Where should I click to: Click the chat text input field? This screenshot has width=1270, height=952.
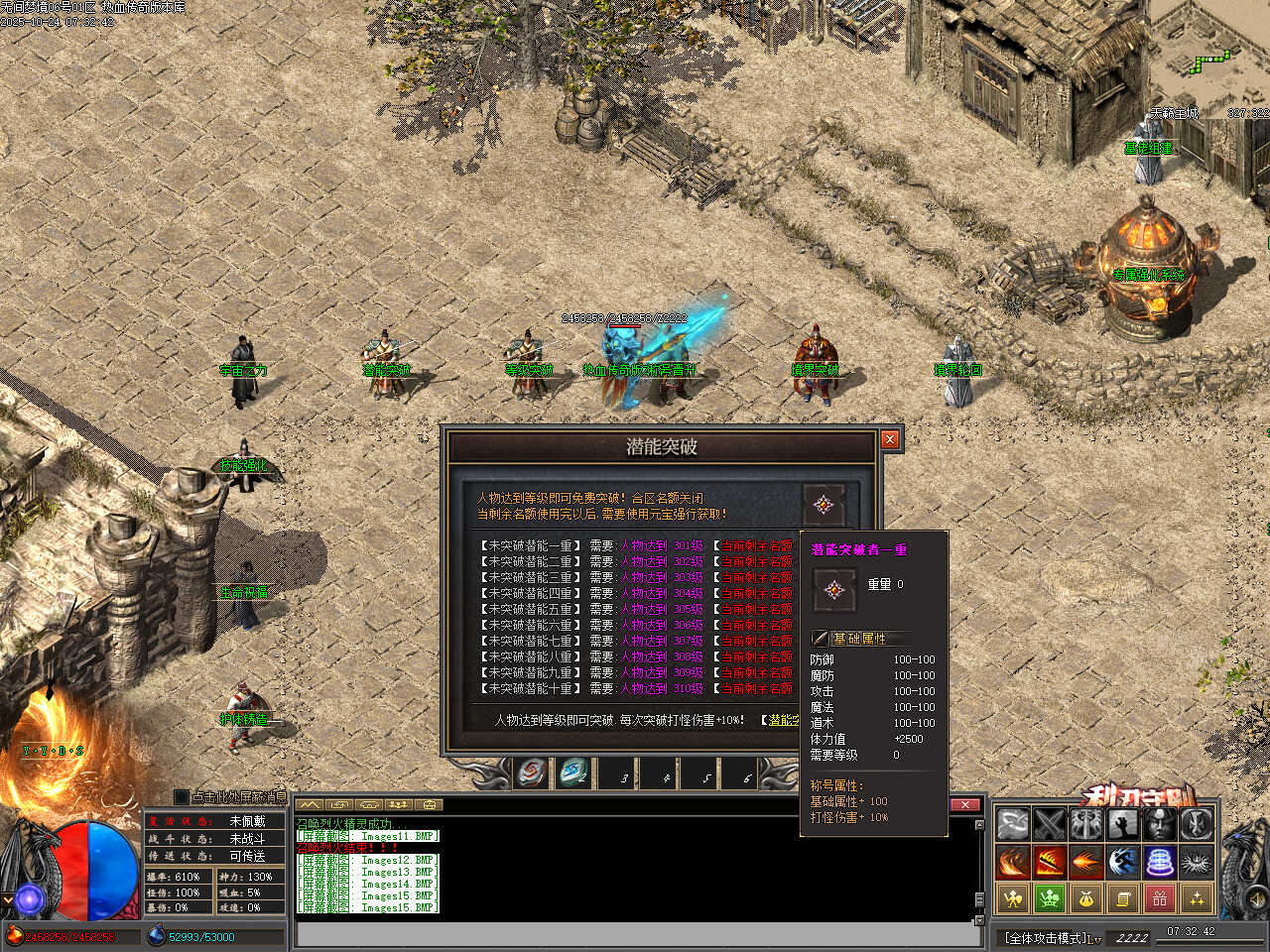[635, 934]
